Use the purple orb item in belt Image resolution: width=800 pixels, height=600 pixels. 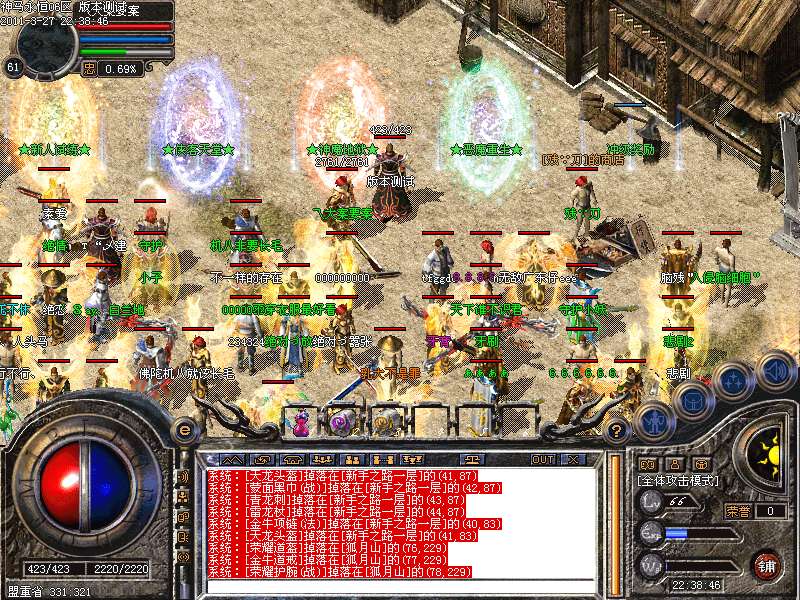[338, 421]
